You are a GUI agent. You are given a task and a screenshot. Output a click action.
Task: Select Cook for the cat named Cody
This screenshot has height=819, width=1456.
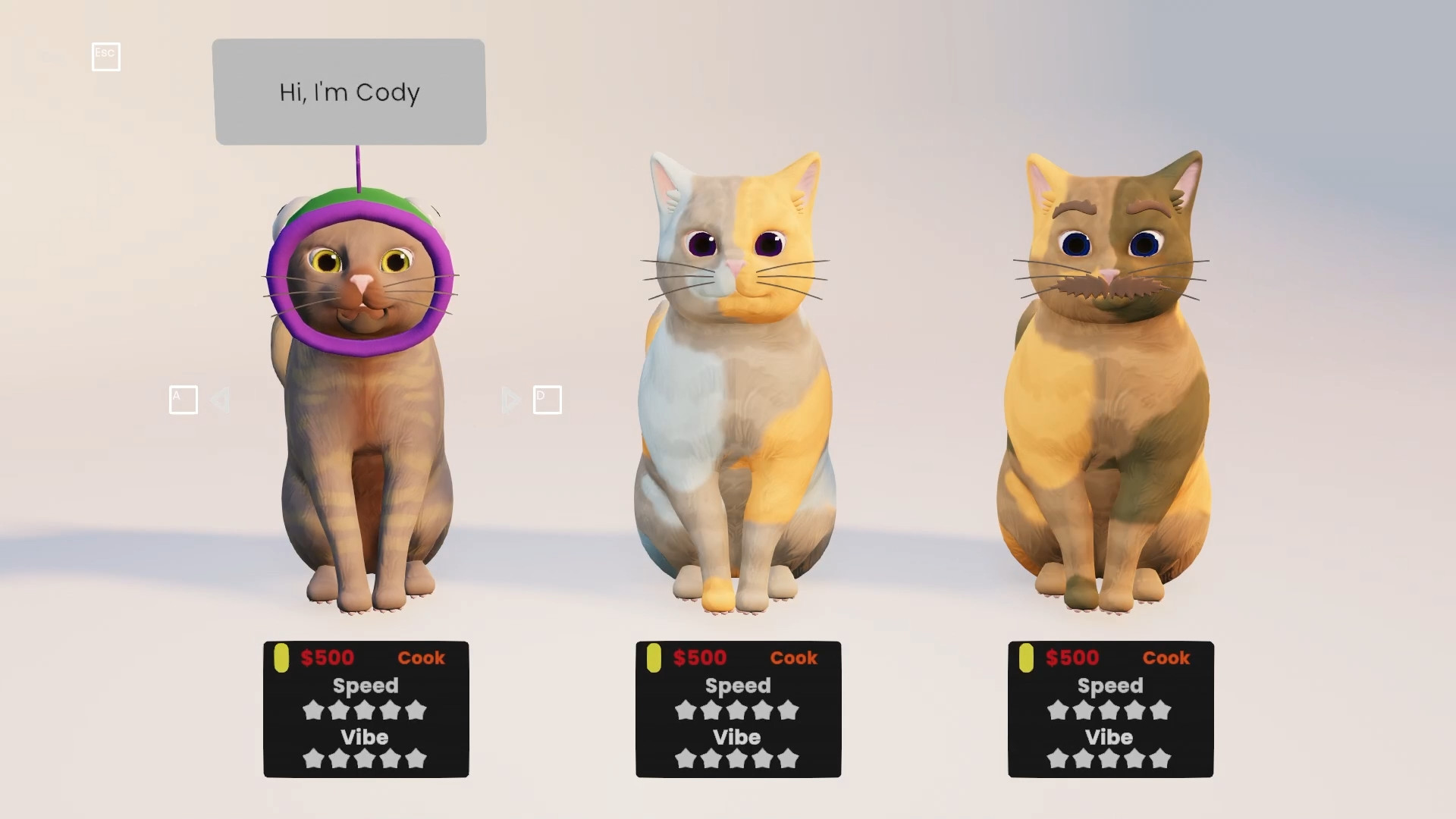pos(423,658)
